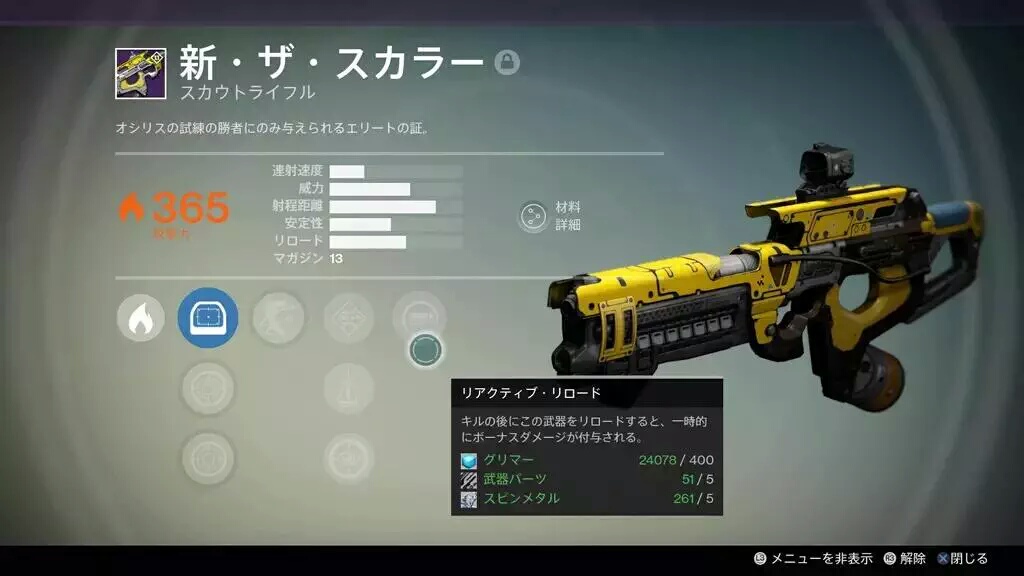The image size is (1024, 576).
Task: Click the yellow scout rifle item thumbnail
Action: [x=140, y=74]
